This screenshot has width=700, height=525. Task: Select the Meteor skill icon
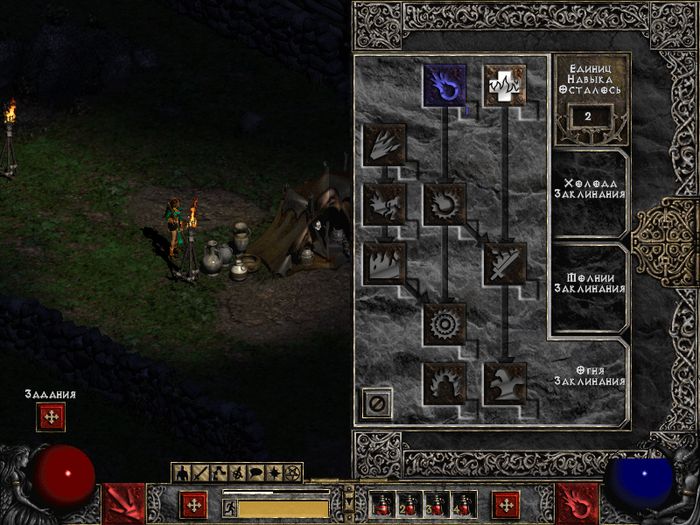[445, 324]
